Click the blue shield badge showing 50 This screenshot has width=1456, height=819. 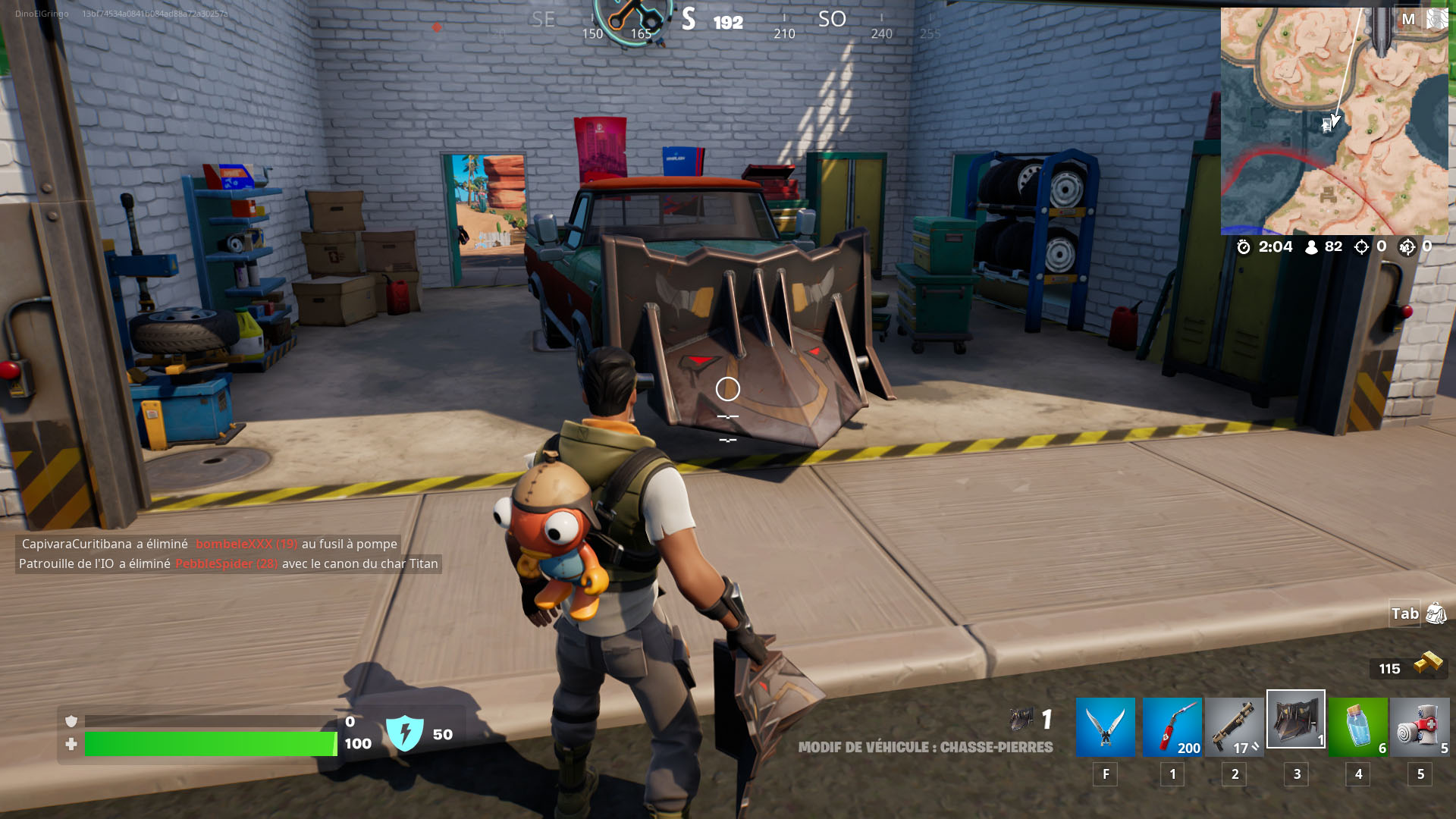click(407, 733)
